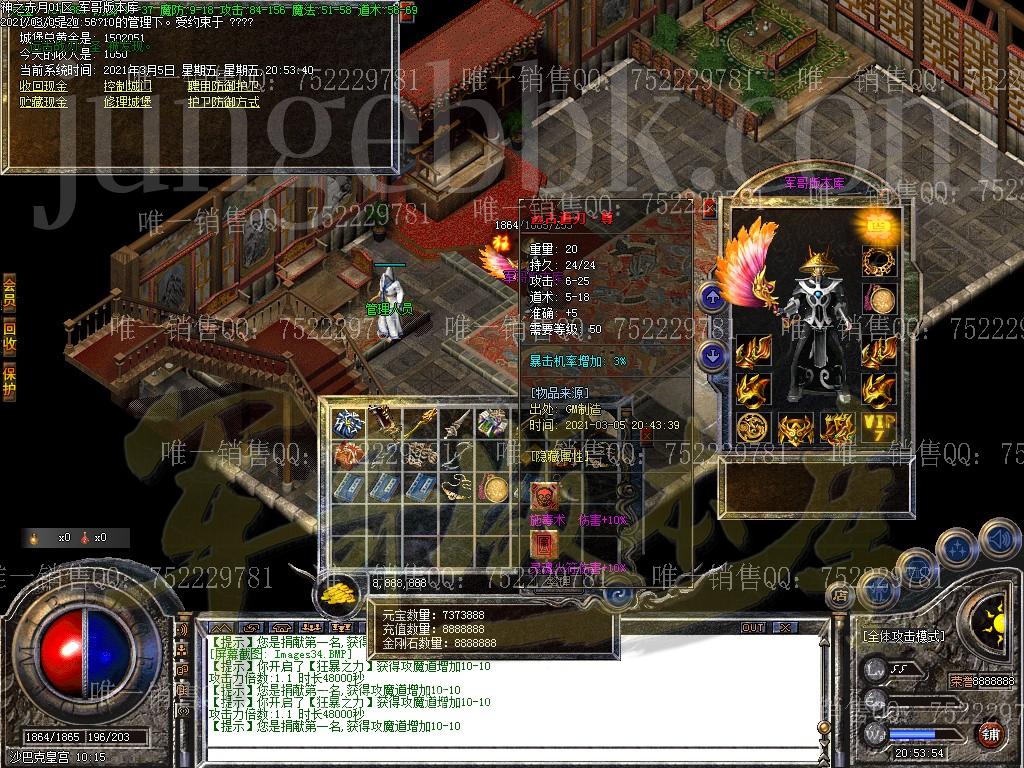Click the 收回现金 castle option
The image size is (1024, 768).
[43, 86]
